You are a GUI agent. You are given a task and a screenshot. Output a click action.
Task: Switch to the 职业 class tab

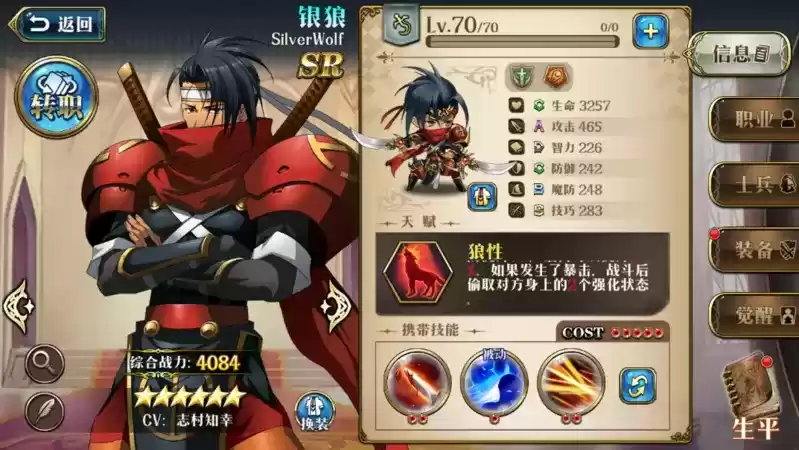[754, 119]
